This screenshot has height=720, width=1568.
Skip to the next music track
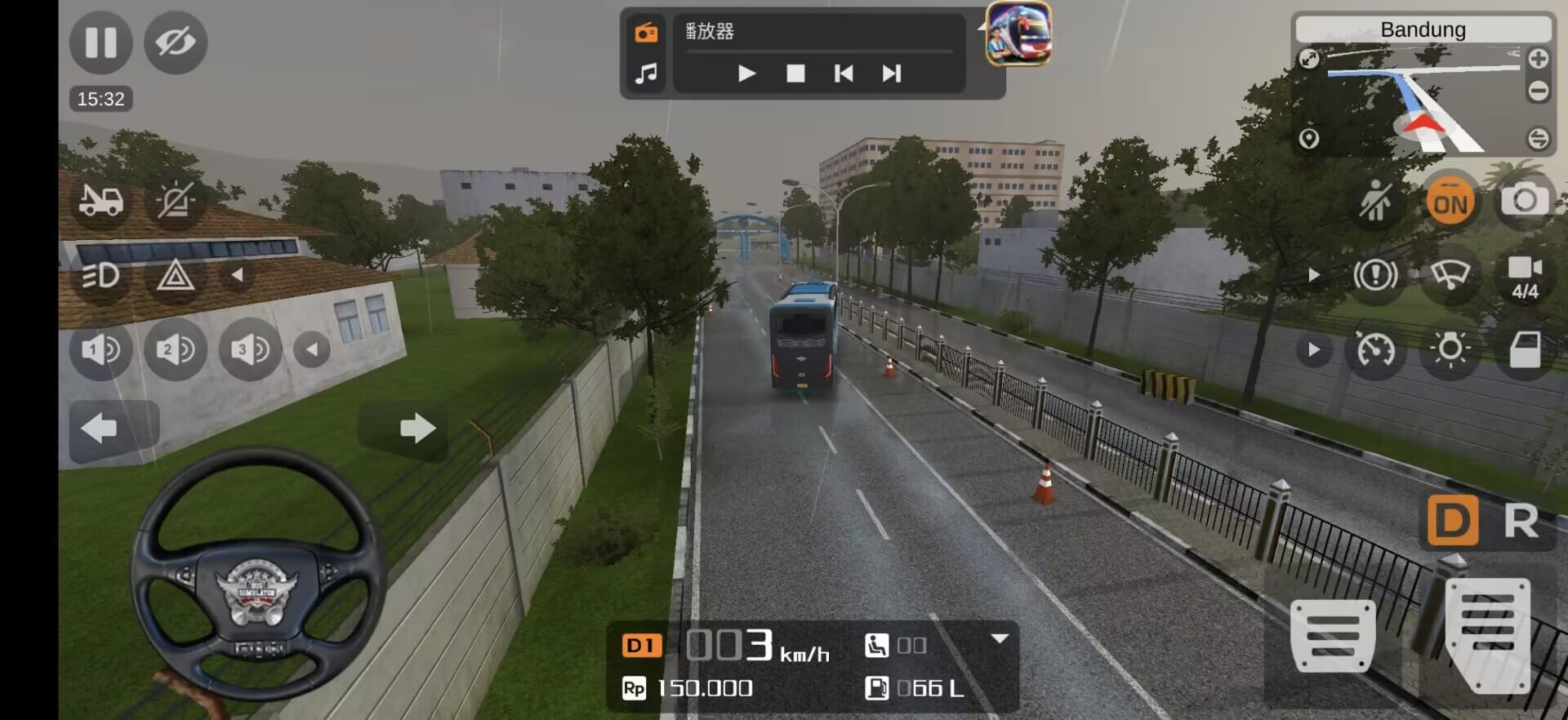coord(892,74)
